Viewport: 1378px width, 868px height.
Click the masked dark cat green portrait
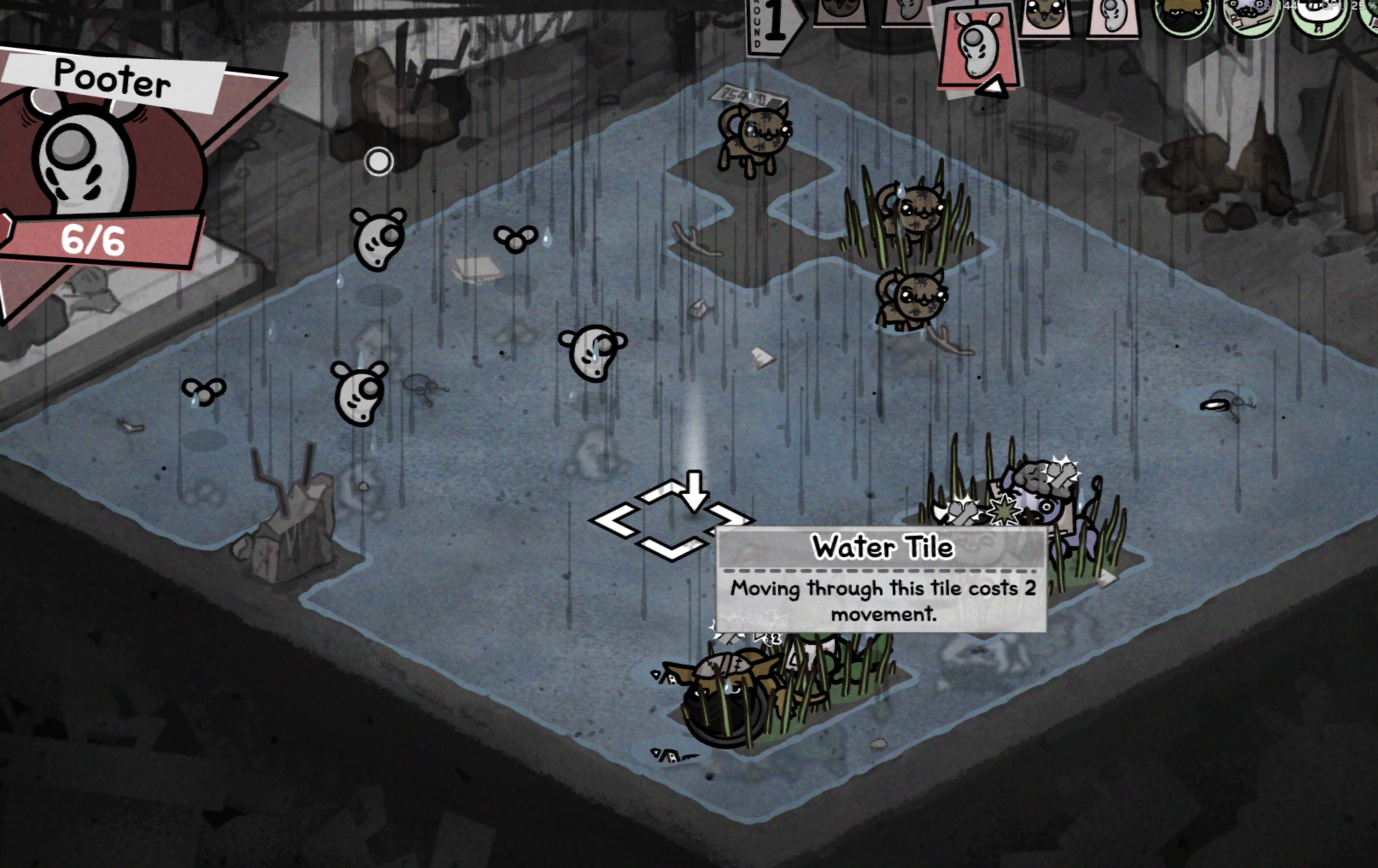click(1183, 15)
